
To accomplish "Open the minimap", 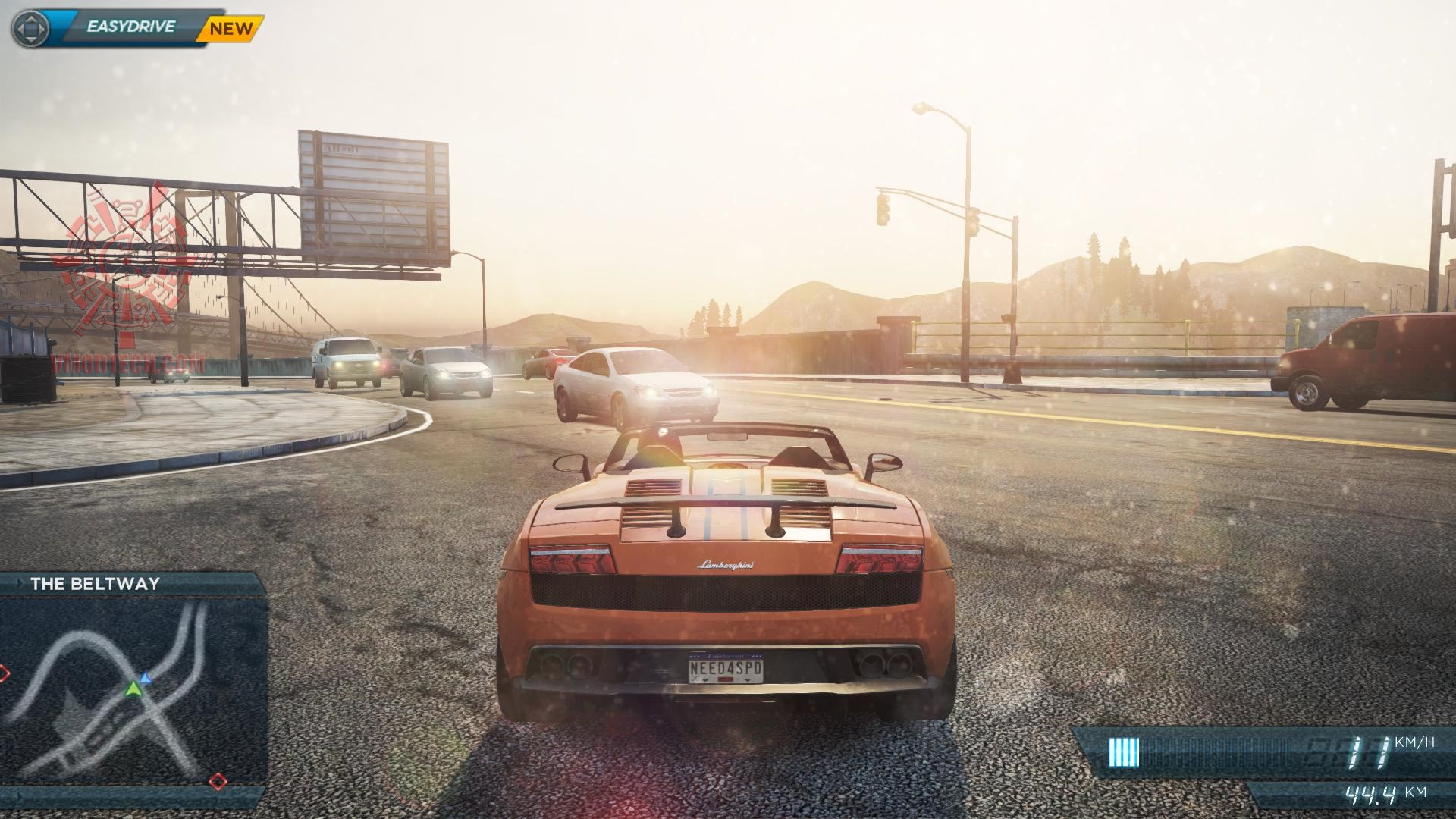I will [x=133, y=690].
